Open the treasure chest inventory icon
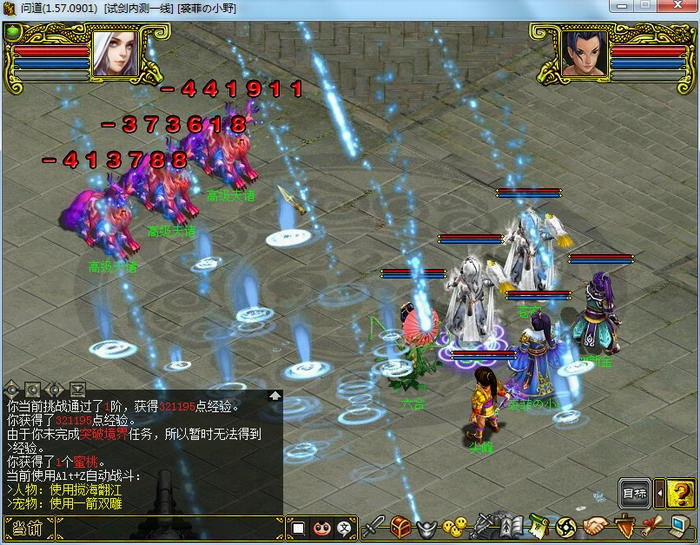Viewport: 700px width, 545px height. click(x=401, y=526)
